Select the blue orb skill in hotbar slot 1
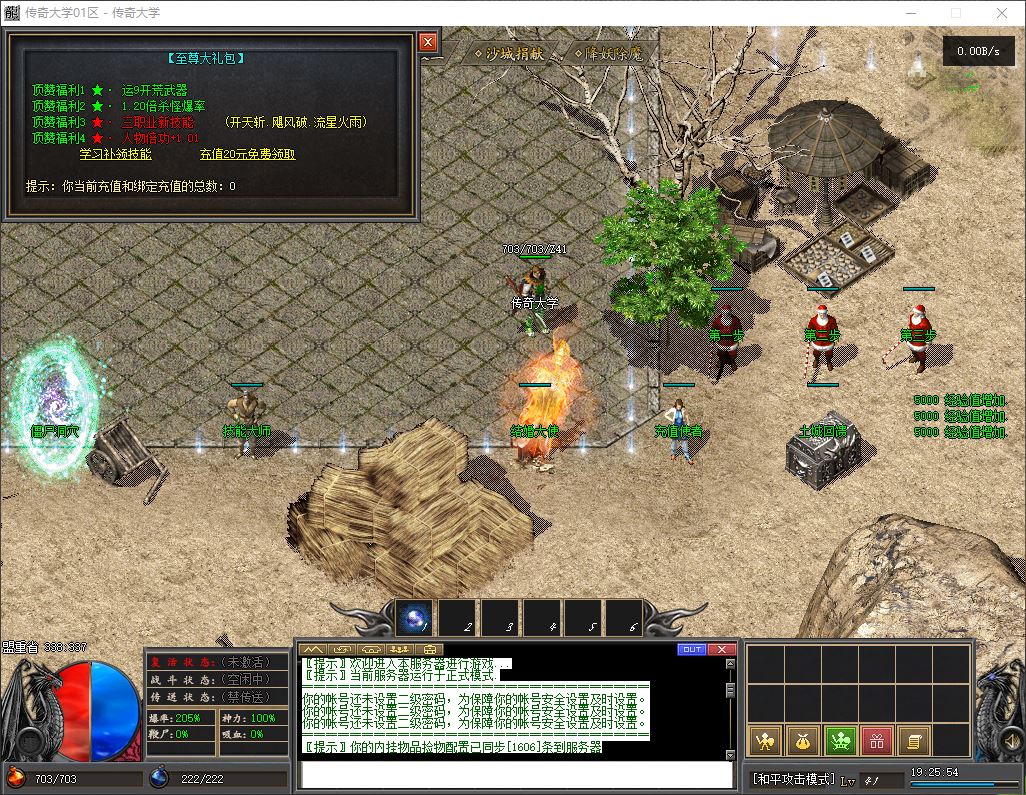Image resolution: width=1026 pixels, height=795 pixels. click(x=414, y=619)
